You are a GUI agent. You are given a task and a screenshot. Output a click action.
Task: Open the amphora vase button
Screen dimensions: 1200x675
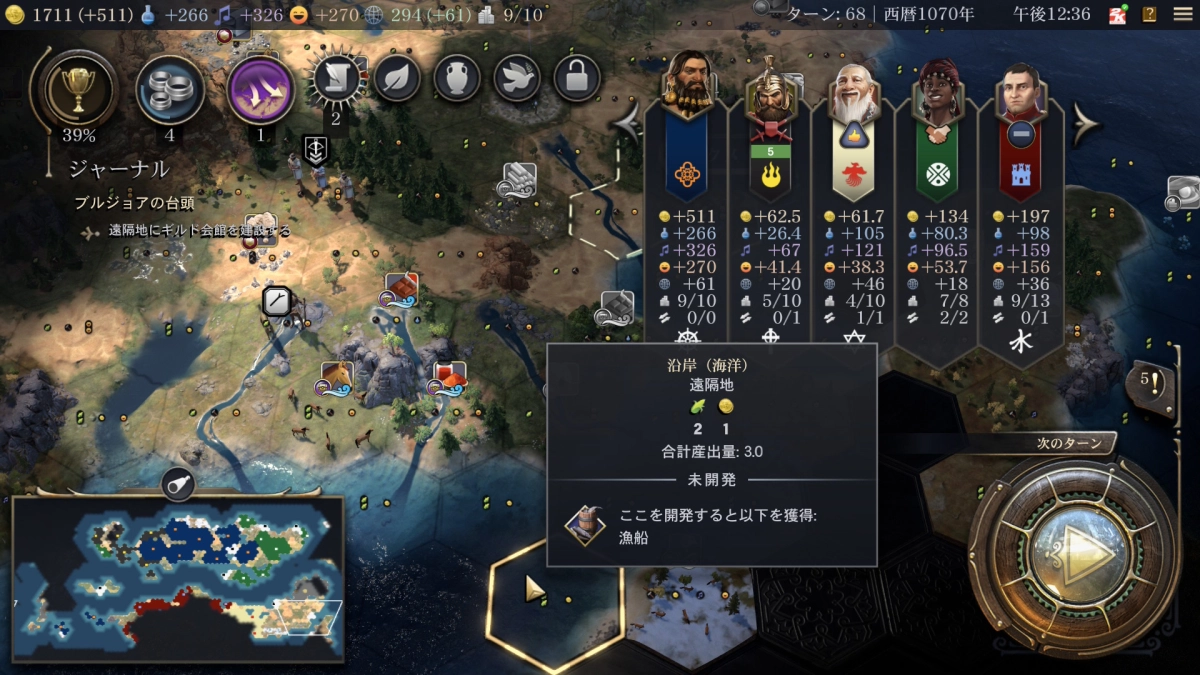click(x=457, y=78)
